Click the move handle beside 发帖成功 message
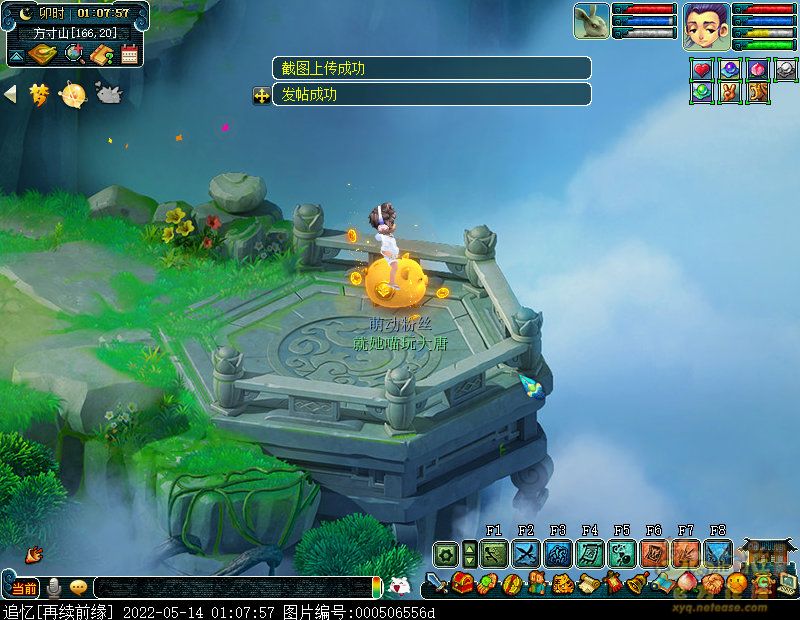Viewport: 800px width, 620px height. pyautogui.click(x=261, y=96)
